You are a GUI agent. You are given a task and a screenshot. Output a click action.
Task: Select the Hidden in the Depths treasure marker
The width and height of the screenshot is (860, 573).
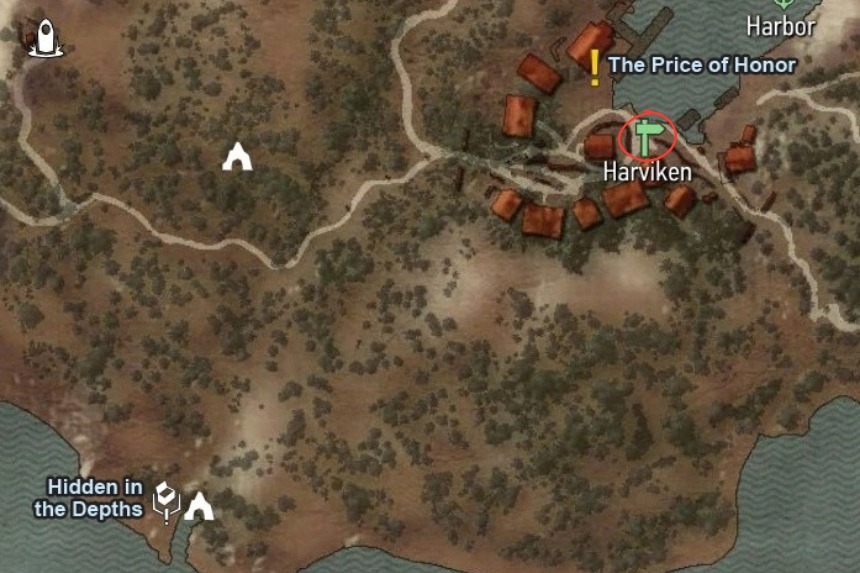[x=165, y=501]
